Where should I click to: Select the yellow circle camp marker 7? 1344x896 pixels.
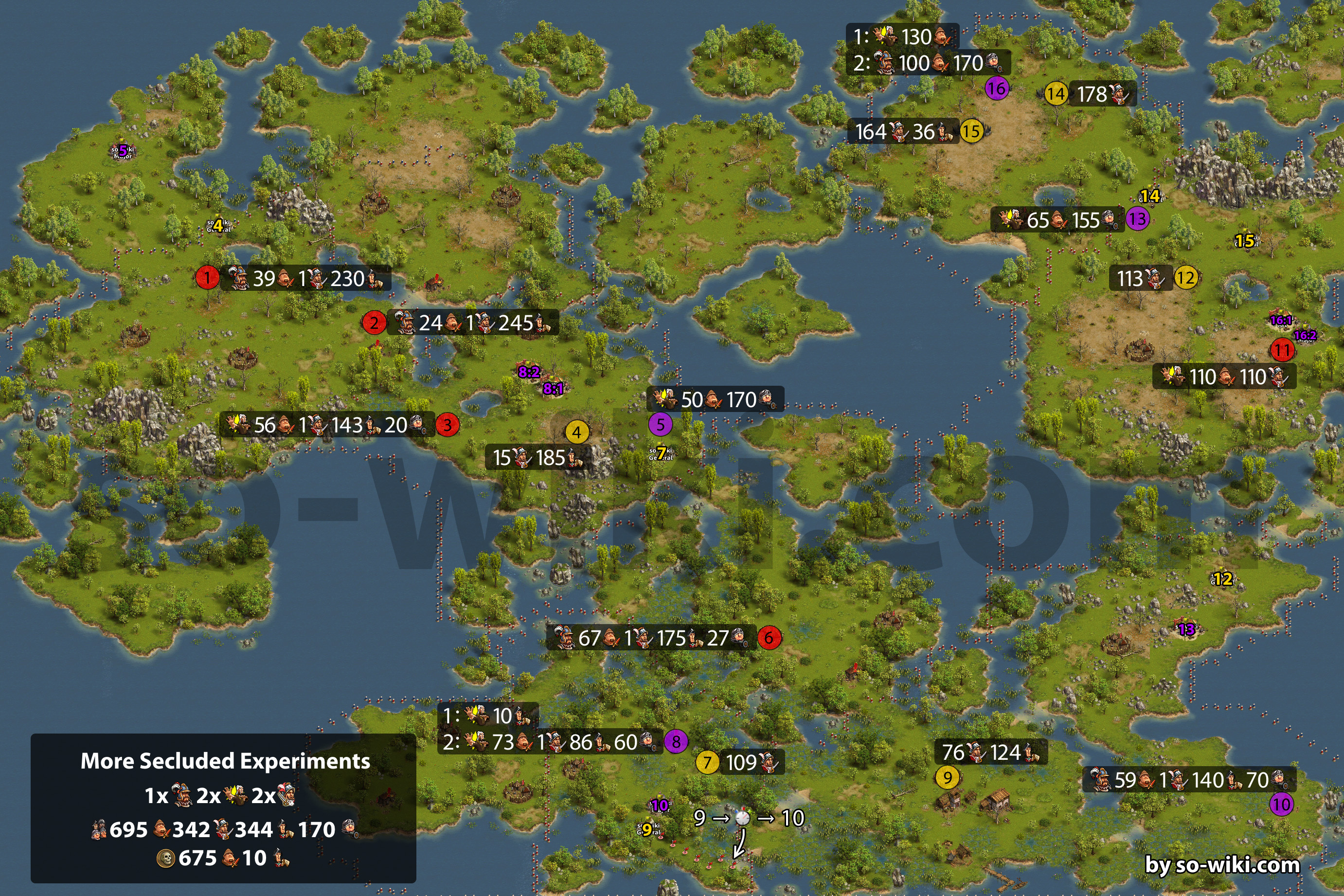click(x=707, y=762)
